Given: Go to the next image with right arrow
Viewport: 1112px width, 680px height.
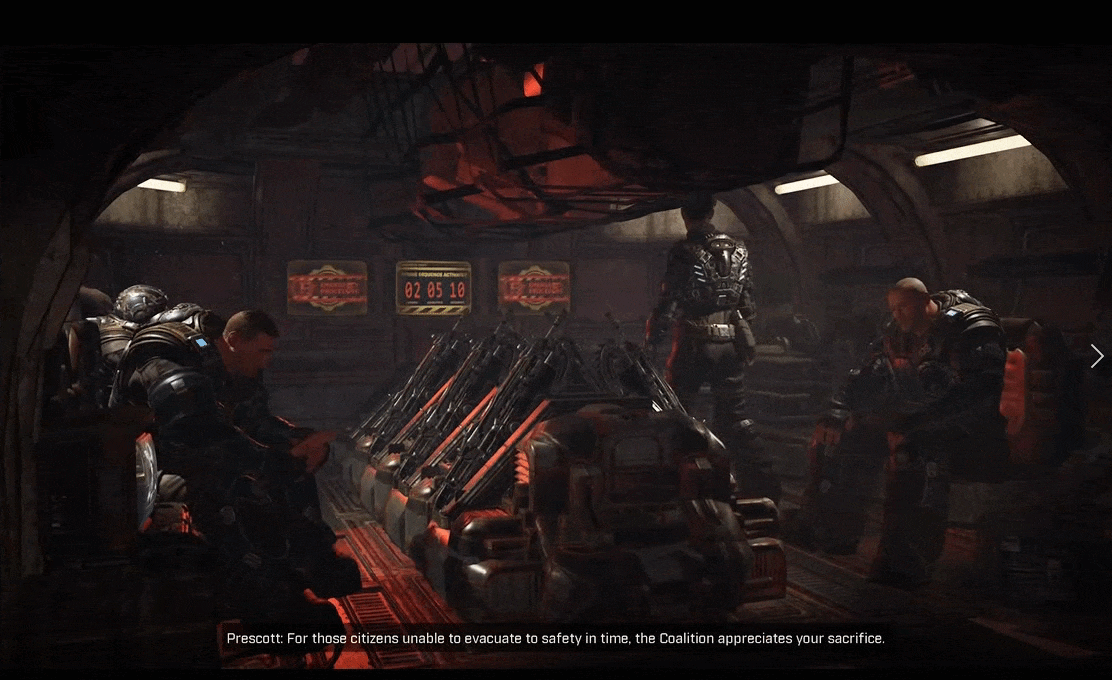Looking at the screenshot, I should 1097,356.
